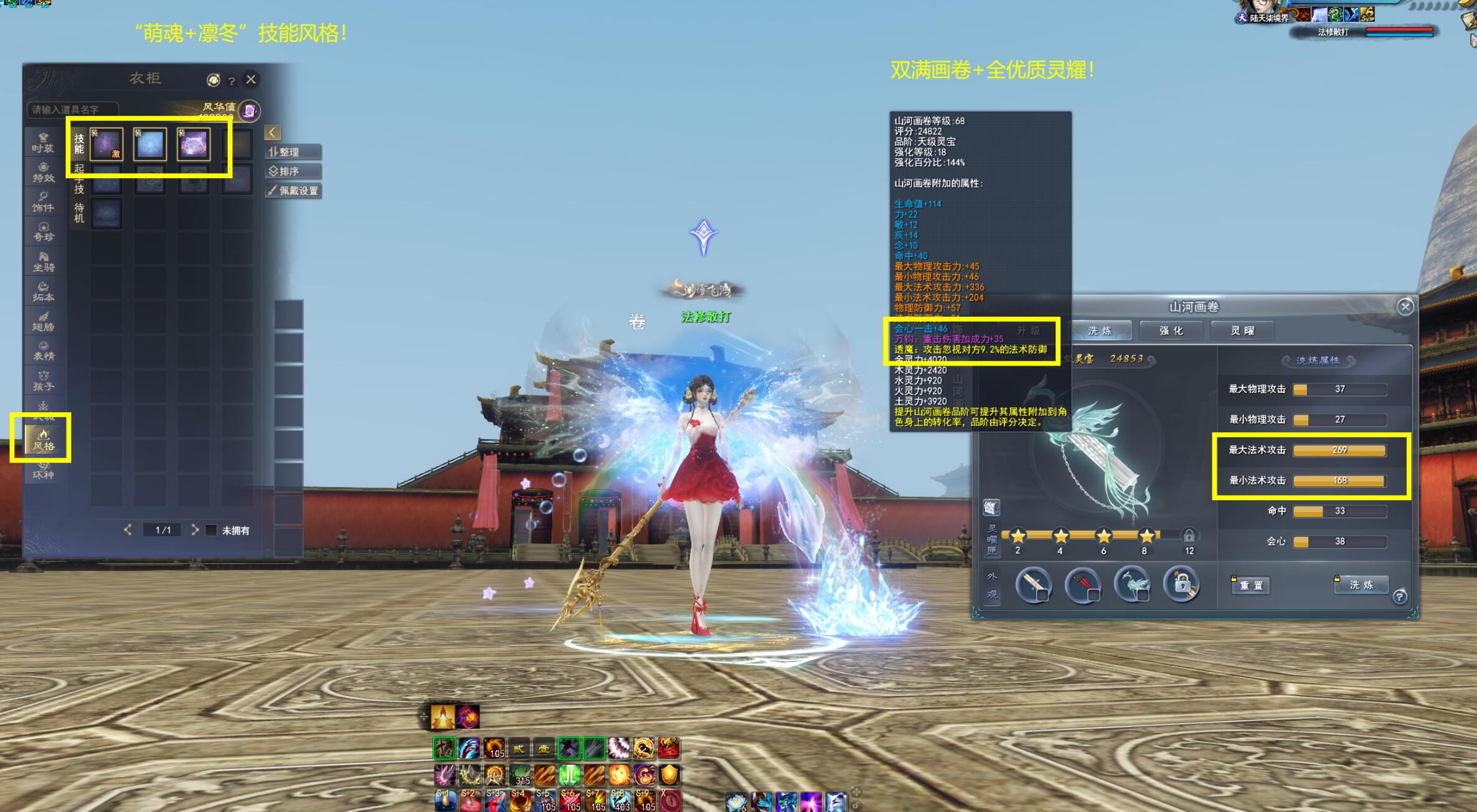Switch to the 洗炼 refine tab
The image size is (1477, 812).
1100,331
